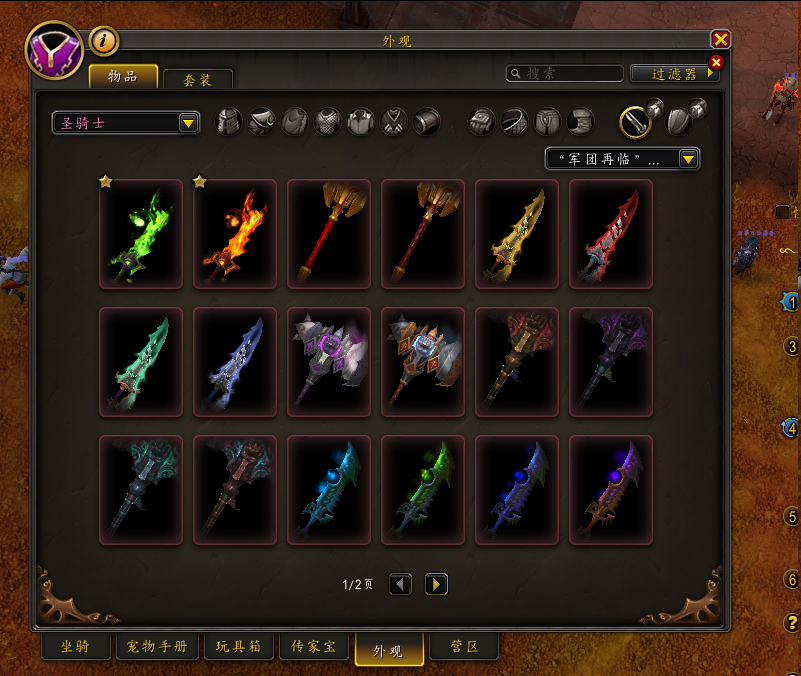
Task: Open the 玩具箱 toy box tab
Action: coord(239,647)
